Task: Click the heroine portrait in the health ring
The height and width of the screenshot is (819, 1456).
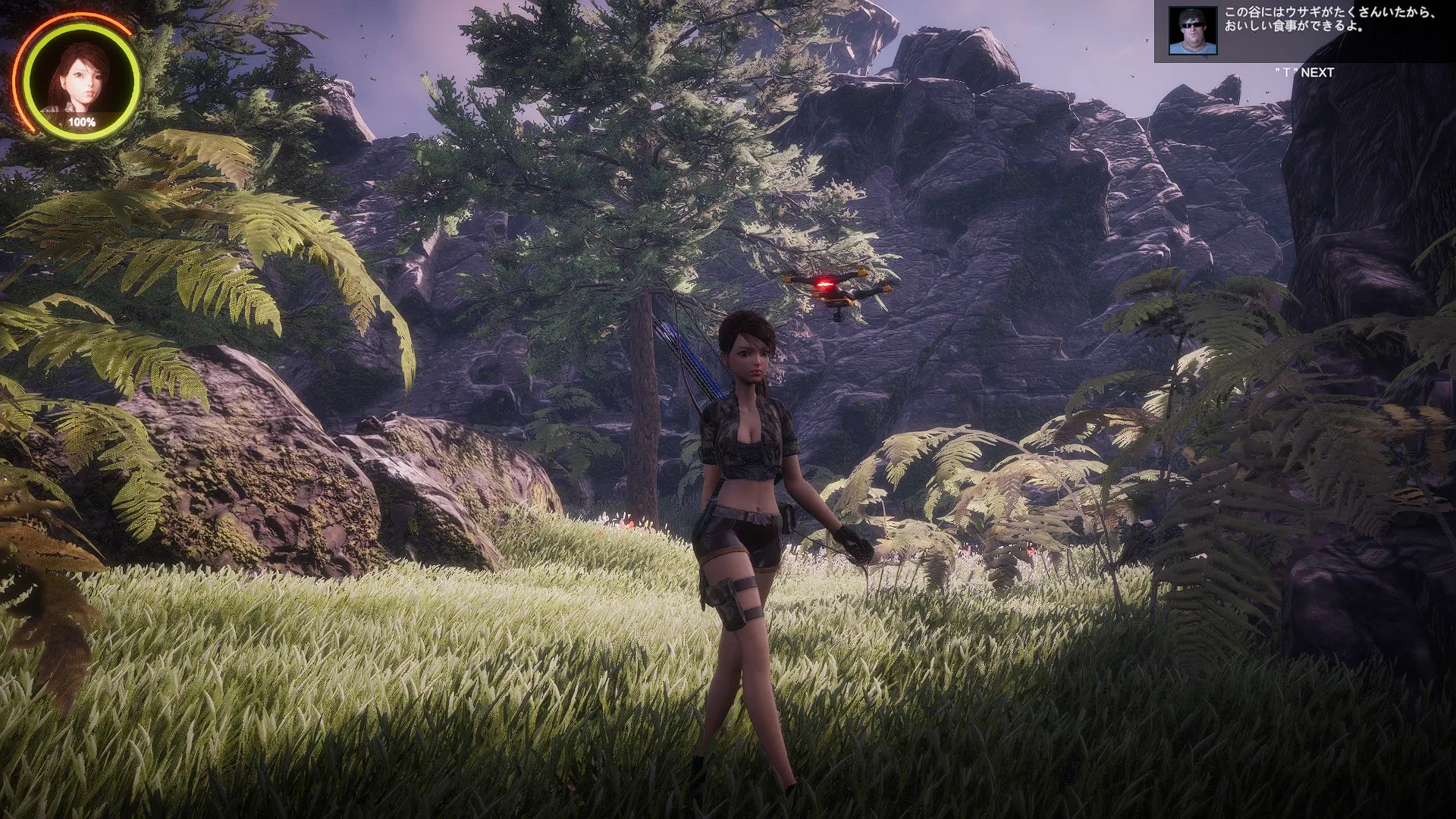Action: [80, 78]
